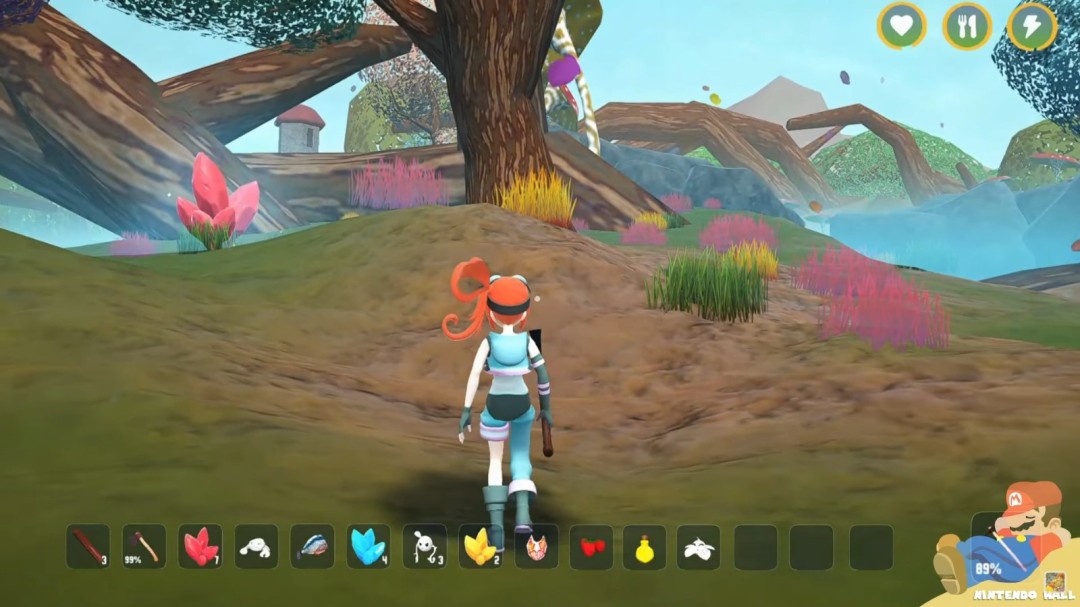Choose the white flower item slot
Screen dimensions: 1080x607
click(x=698, y=547)
